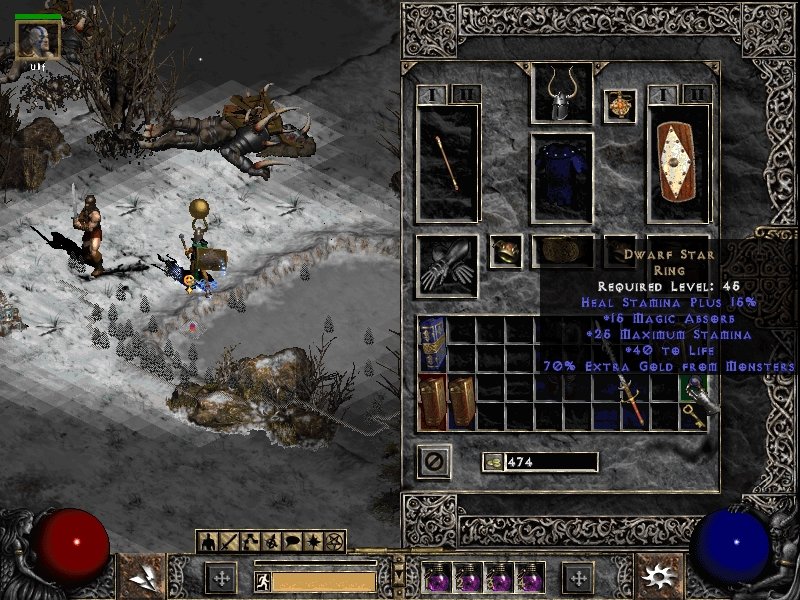Click the hireling portrait labeled Ulf
This screenshot has width=800, height=600.
click(x=38, y=41)
